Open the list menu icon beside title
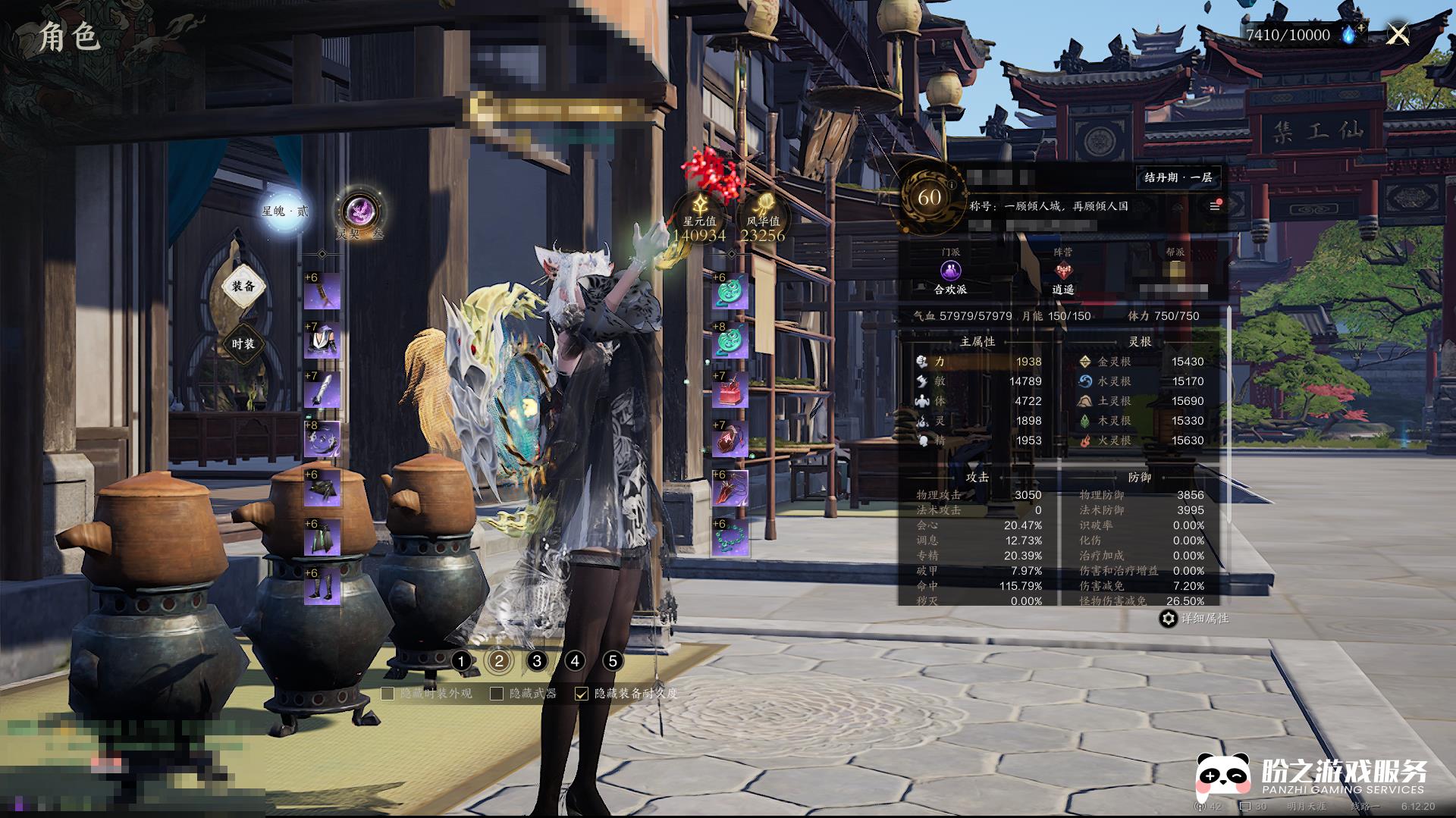1456x818 pixels. 1215,206
